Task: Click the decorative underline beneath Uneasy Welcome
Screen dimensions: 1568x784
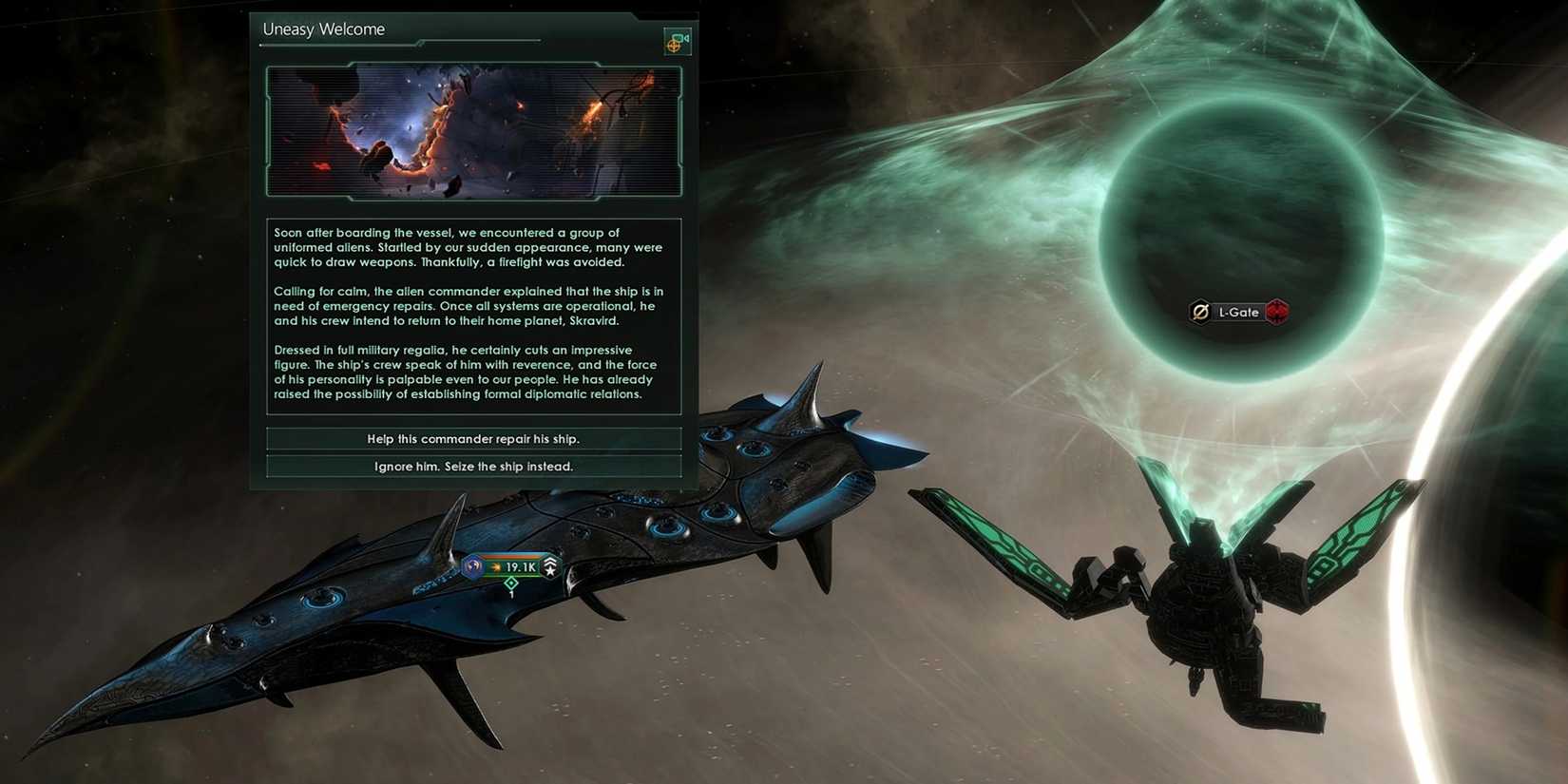Action: [x=399, y=43]
